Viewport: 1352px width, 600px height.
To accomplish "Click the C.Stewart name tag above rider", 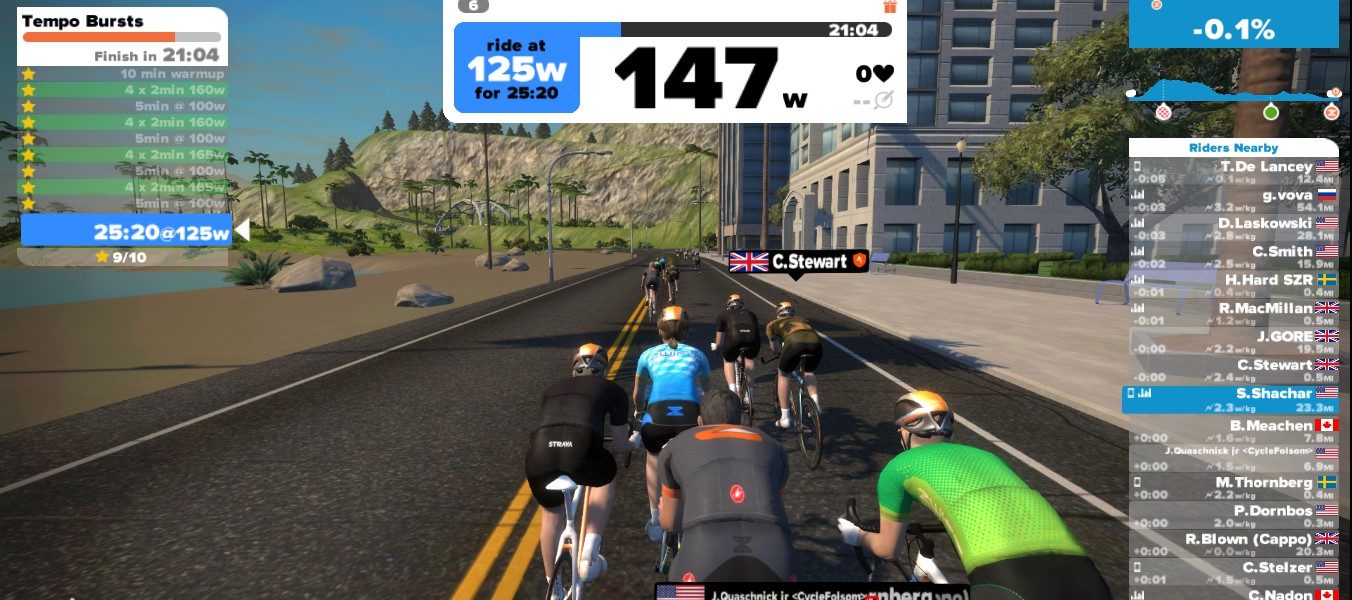I will click(x=798, y=262).
